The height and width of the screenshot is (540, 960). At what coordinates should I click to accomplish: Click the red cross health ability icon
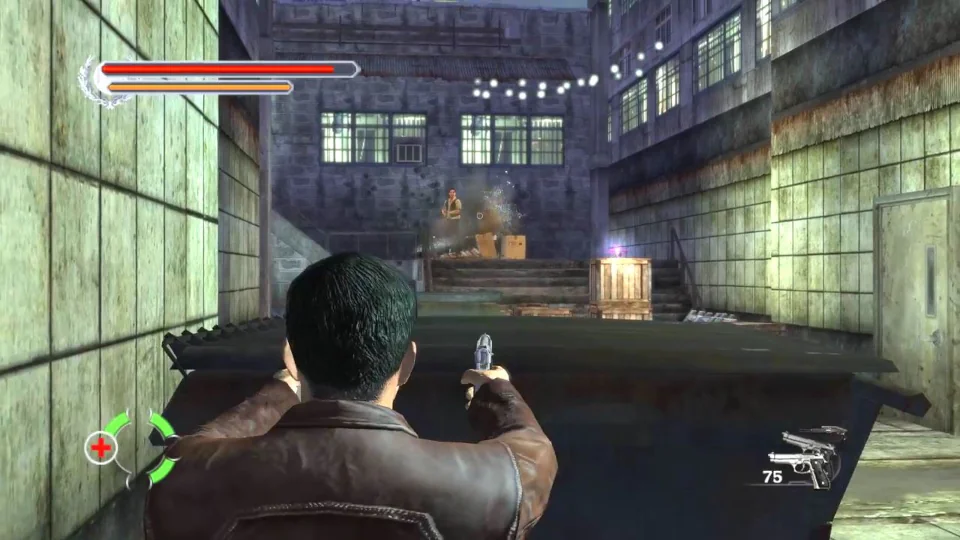[x=101, y=448]
